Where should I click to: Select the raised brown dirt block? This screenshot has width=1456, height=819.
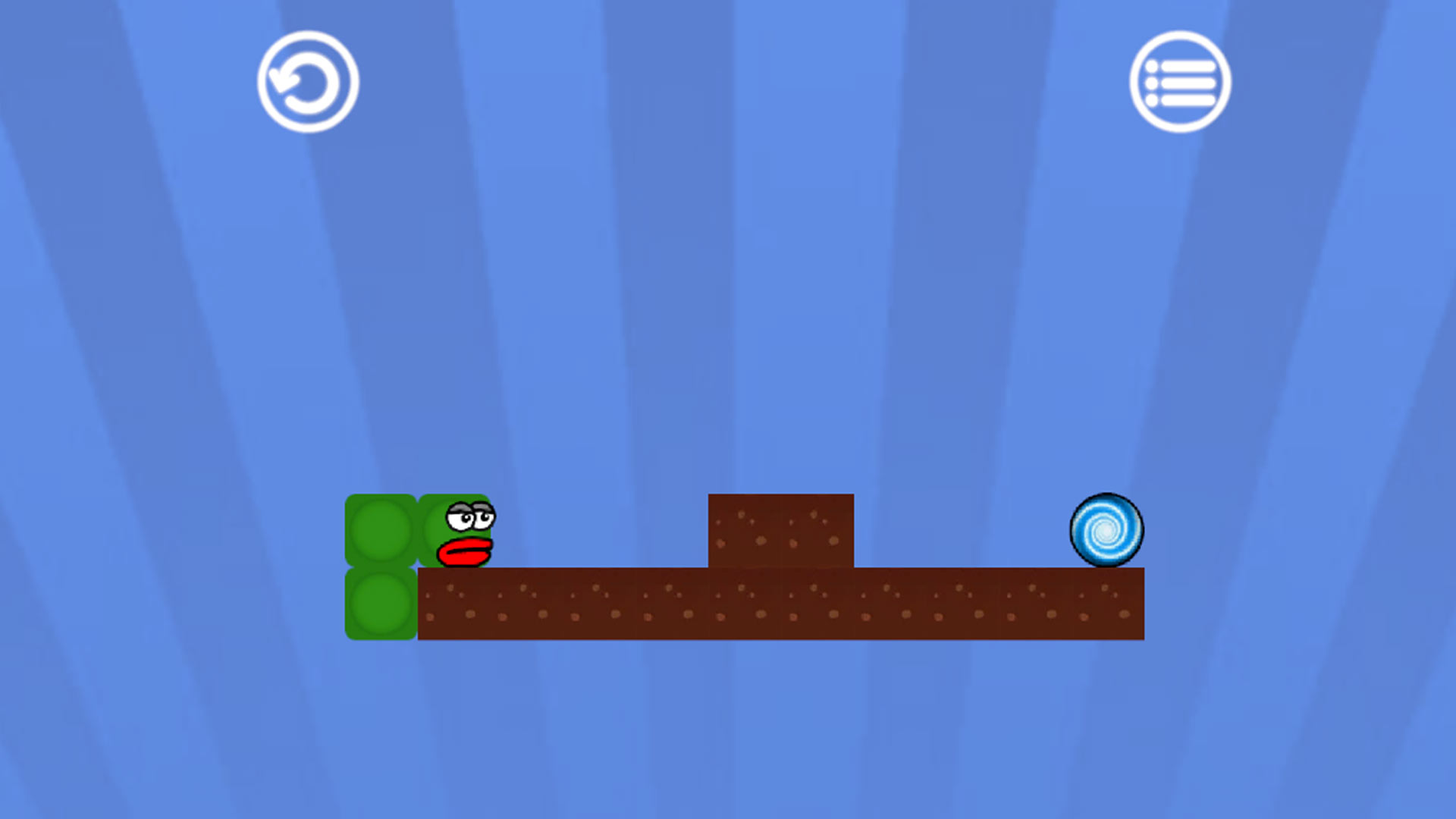(x=780, y=529)
